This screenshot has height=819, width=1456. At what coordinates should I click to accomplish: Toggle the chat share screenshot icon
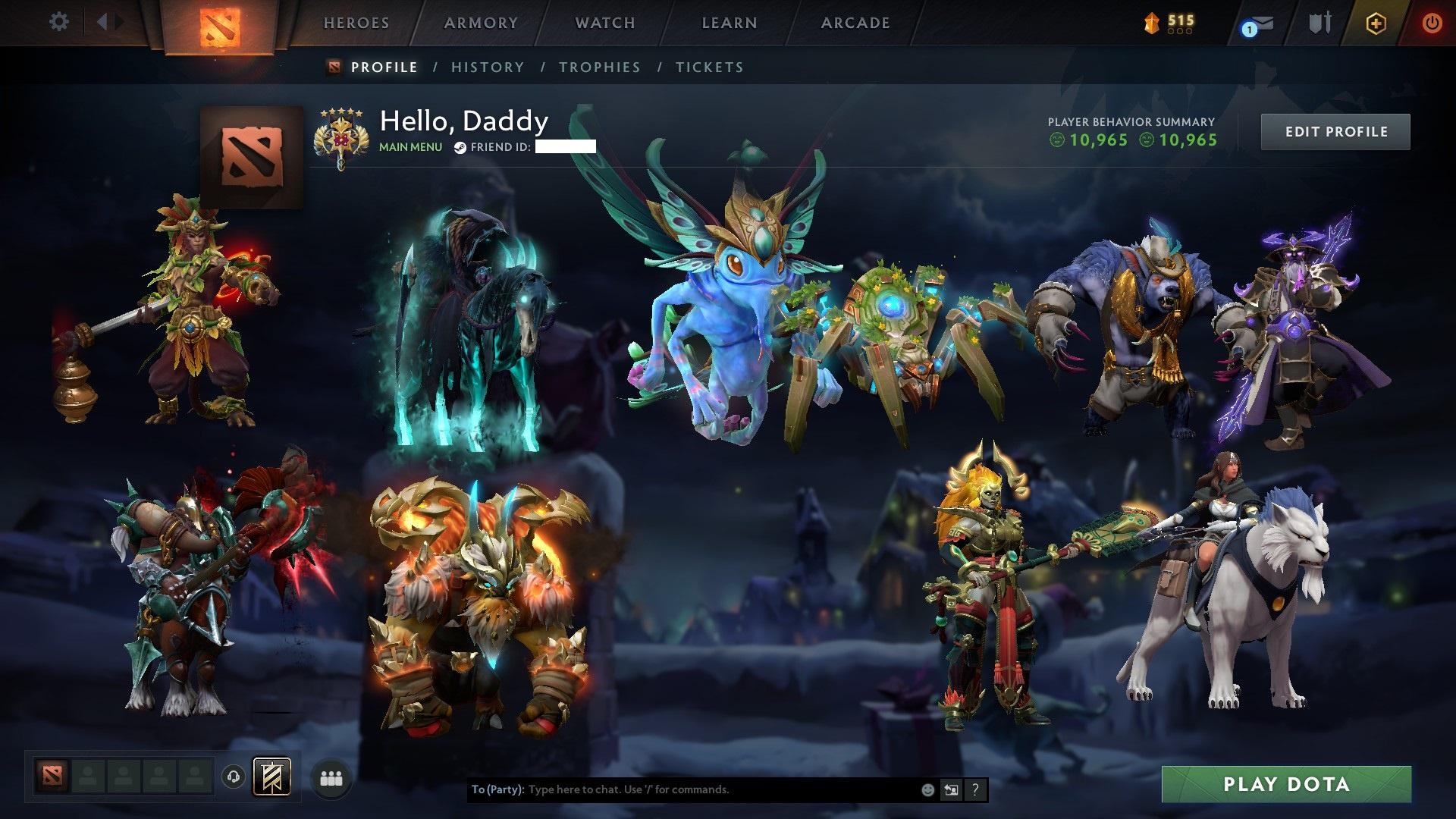click(x=951, y=789)
